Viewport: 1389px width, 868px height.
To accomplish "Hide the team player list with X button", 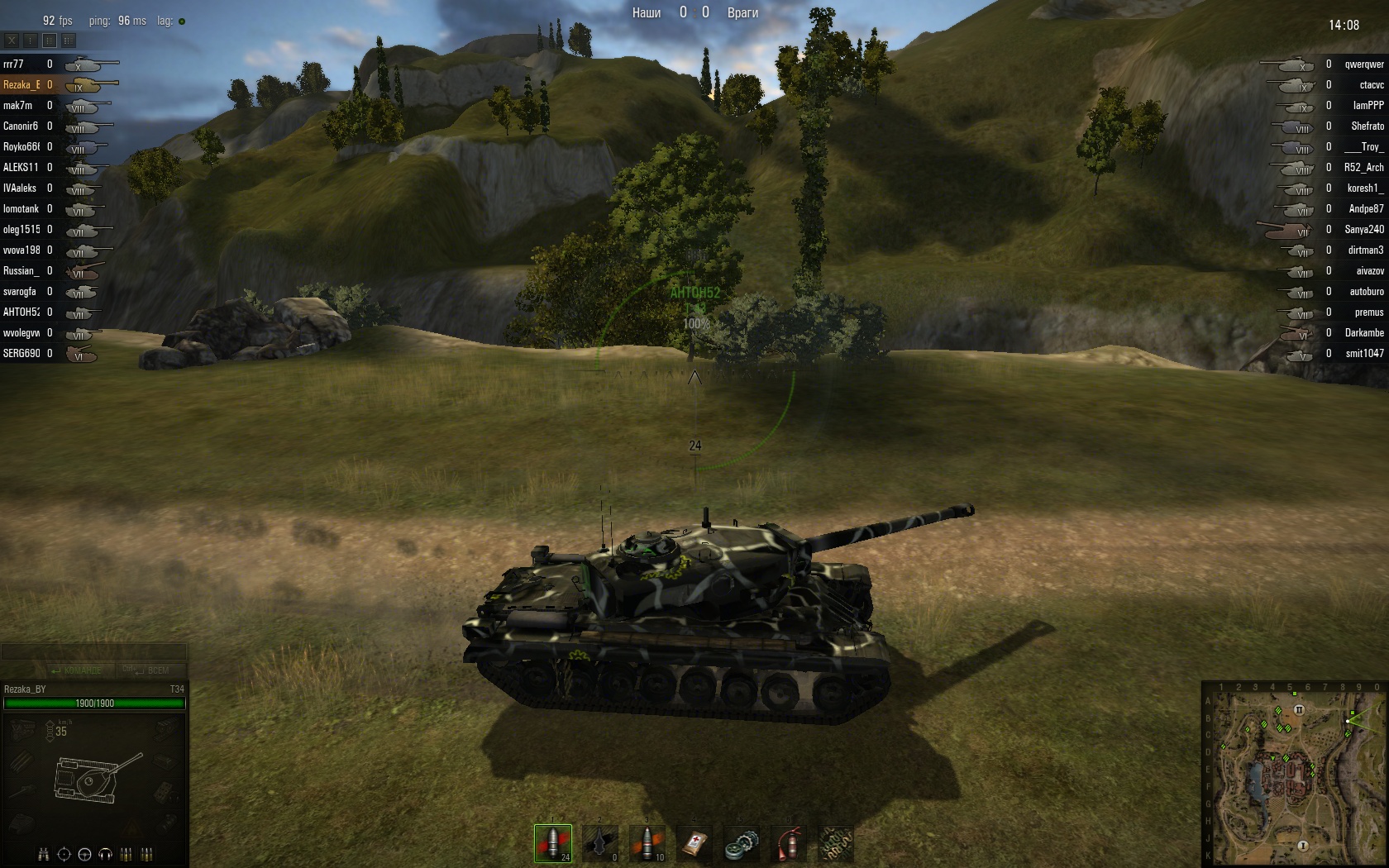I will click(x=12, y=40).
